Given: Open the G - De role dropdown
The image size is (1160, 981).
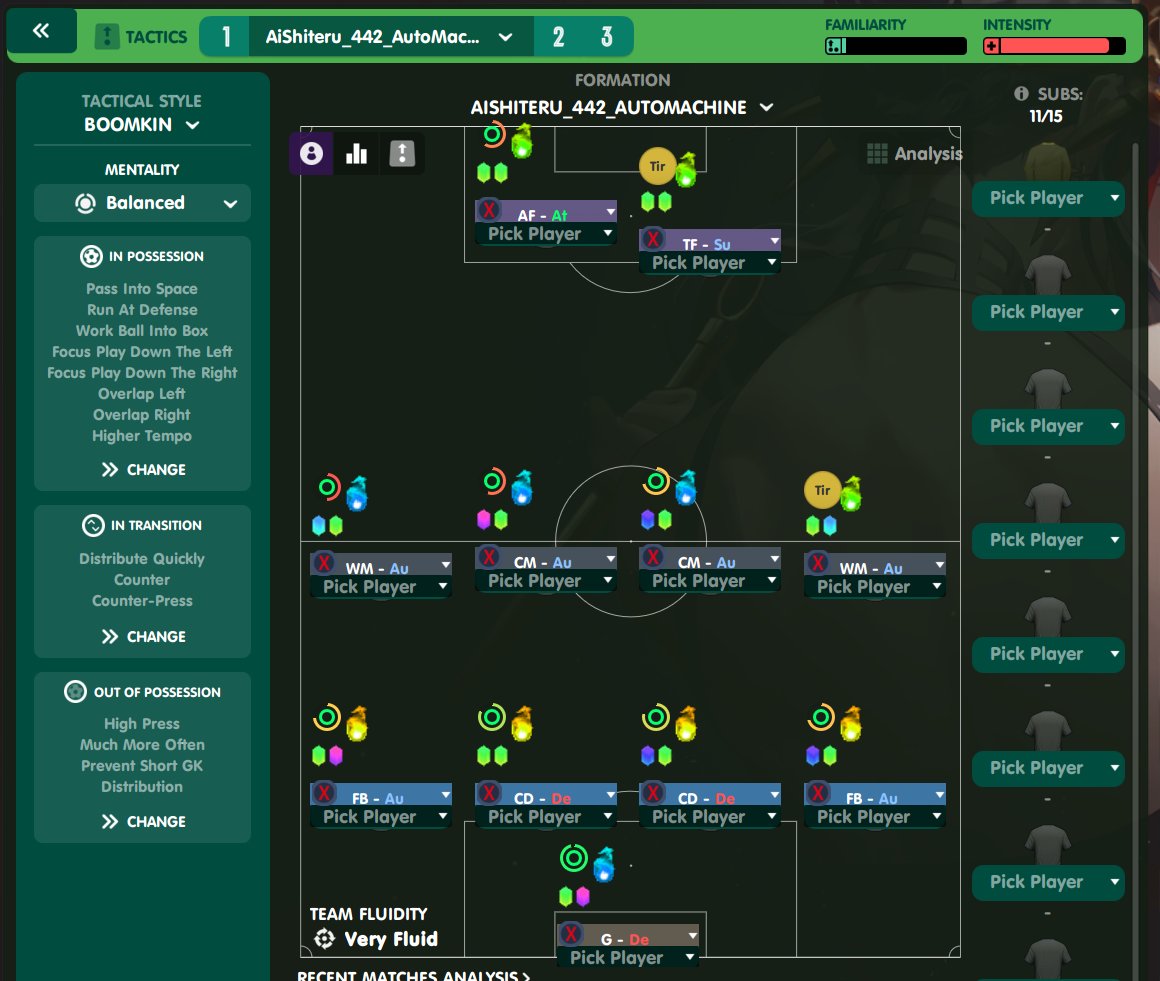Looking at the screenshot, I should click(x=691, y=935).
